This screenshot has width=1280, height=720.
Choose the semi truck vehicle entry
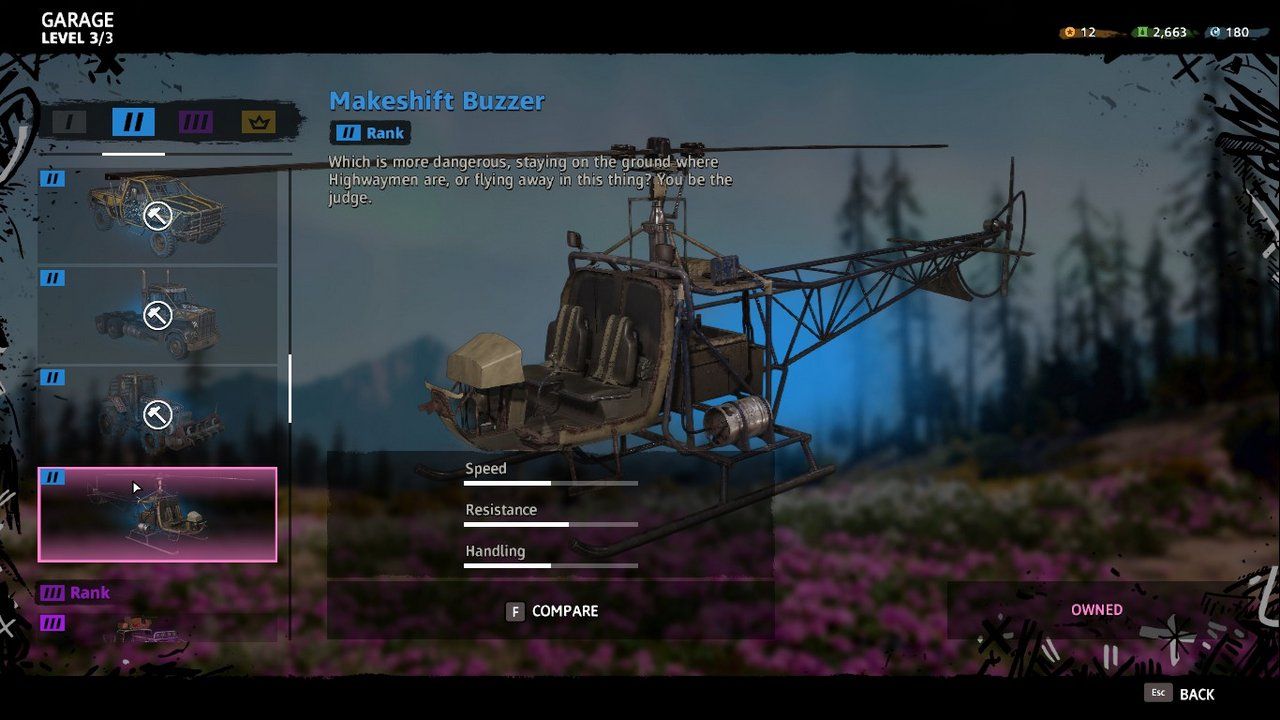[x=157, y=315]
